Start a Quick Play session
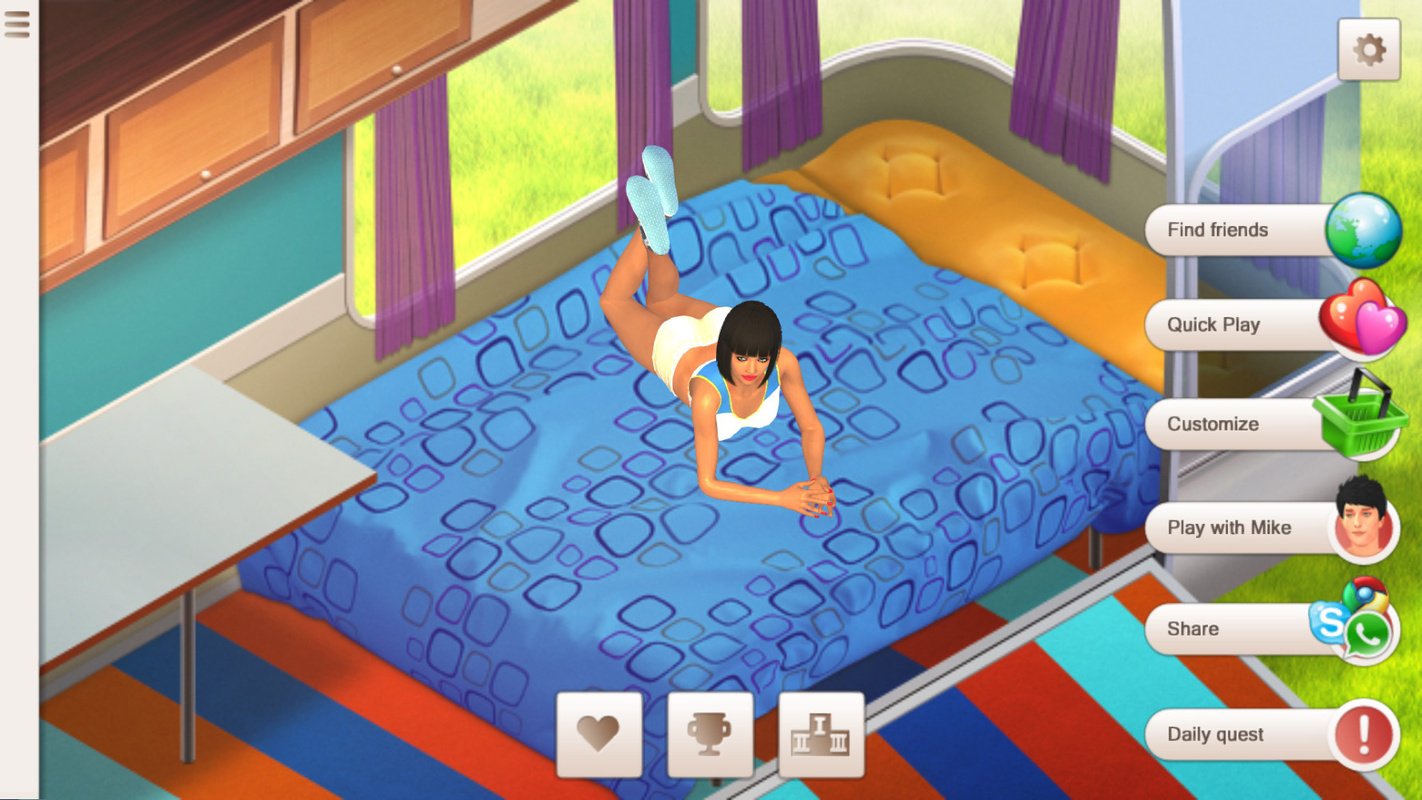 1240,324
